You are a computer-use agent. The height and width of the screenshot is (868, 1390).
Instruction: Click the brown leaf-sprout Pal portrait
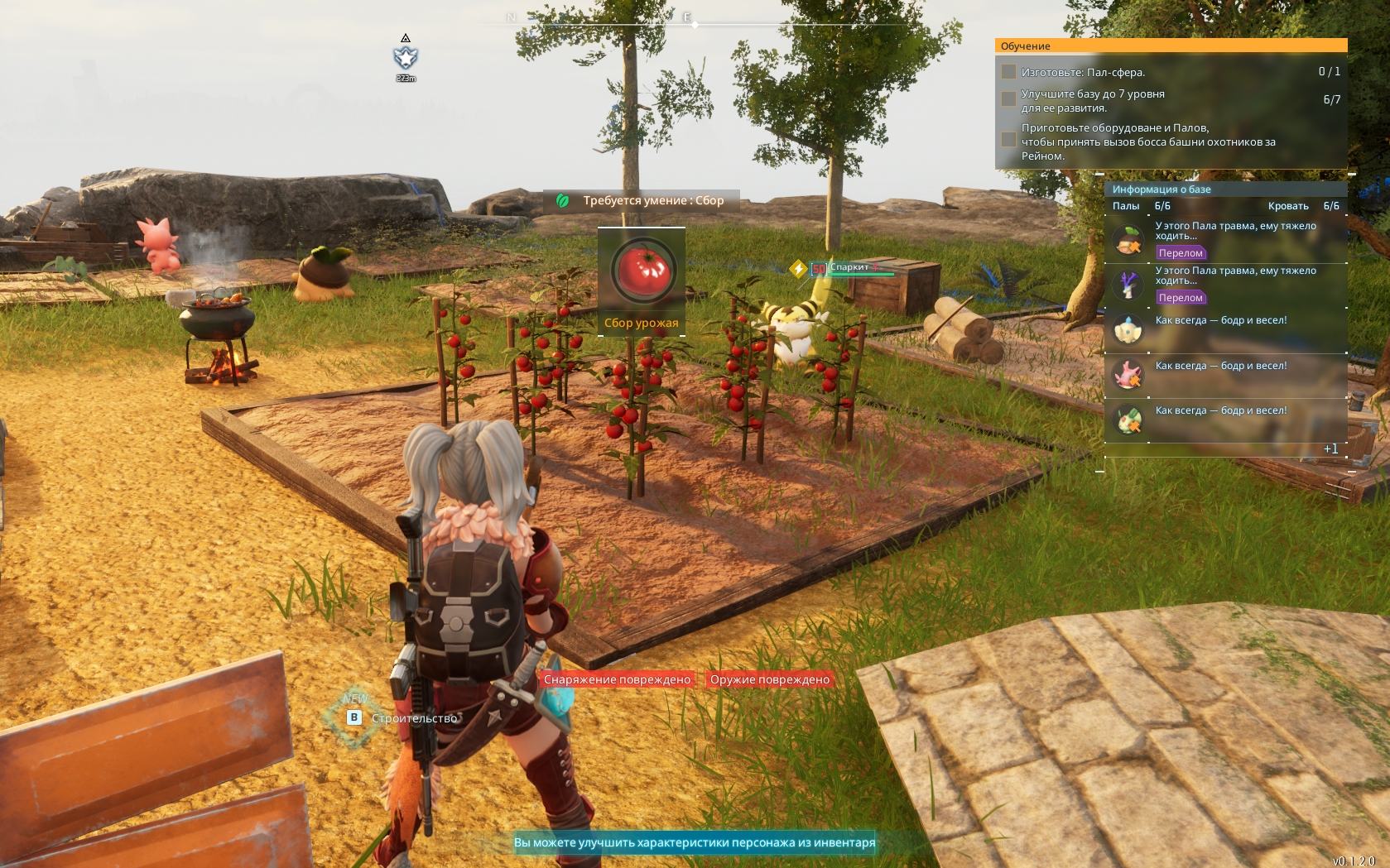[1128, 242]
